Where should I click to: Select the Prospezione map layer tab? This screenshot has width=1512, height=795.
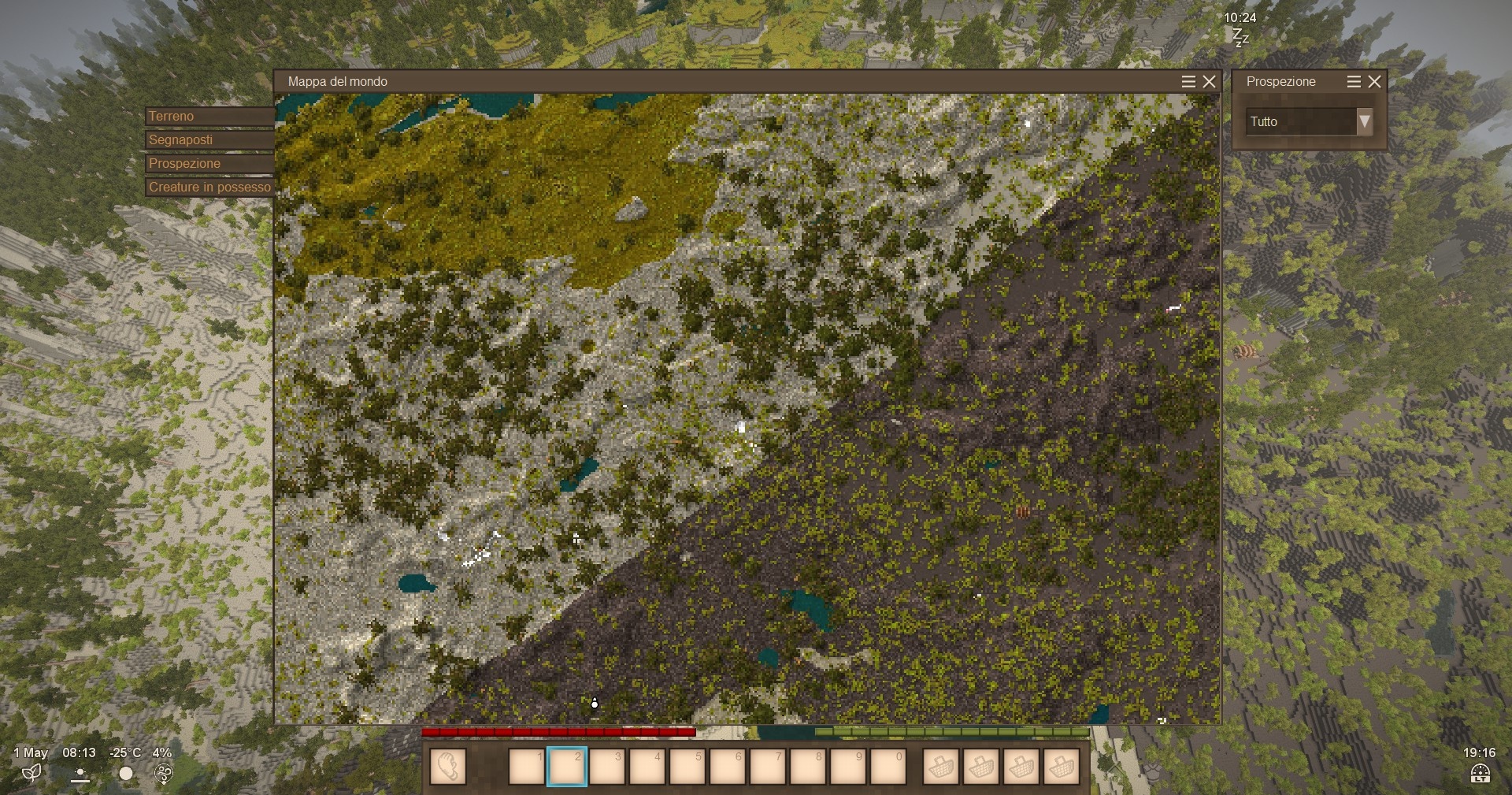[x=209, y=164]
